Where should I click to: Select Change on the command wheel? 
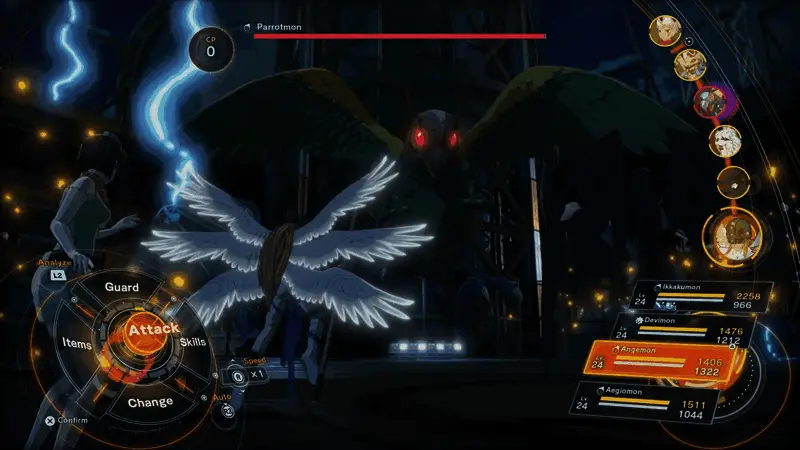point(150,402)
